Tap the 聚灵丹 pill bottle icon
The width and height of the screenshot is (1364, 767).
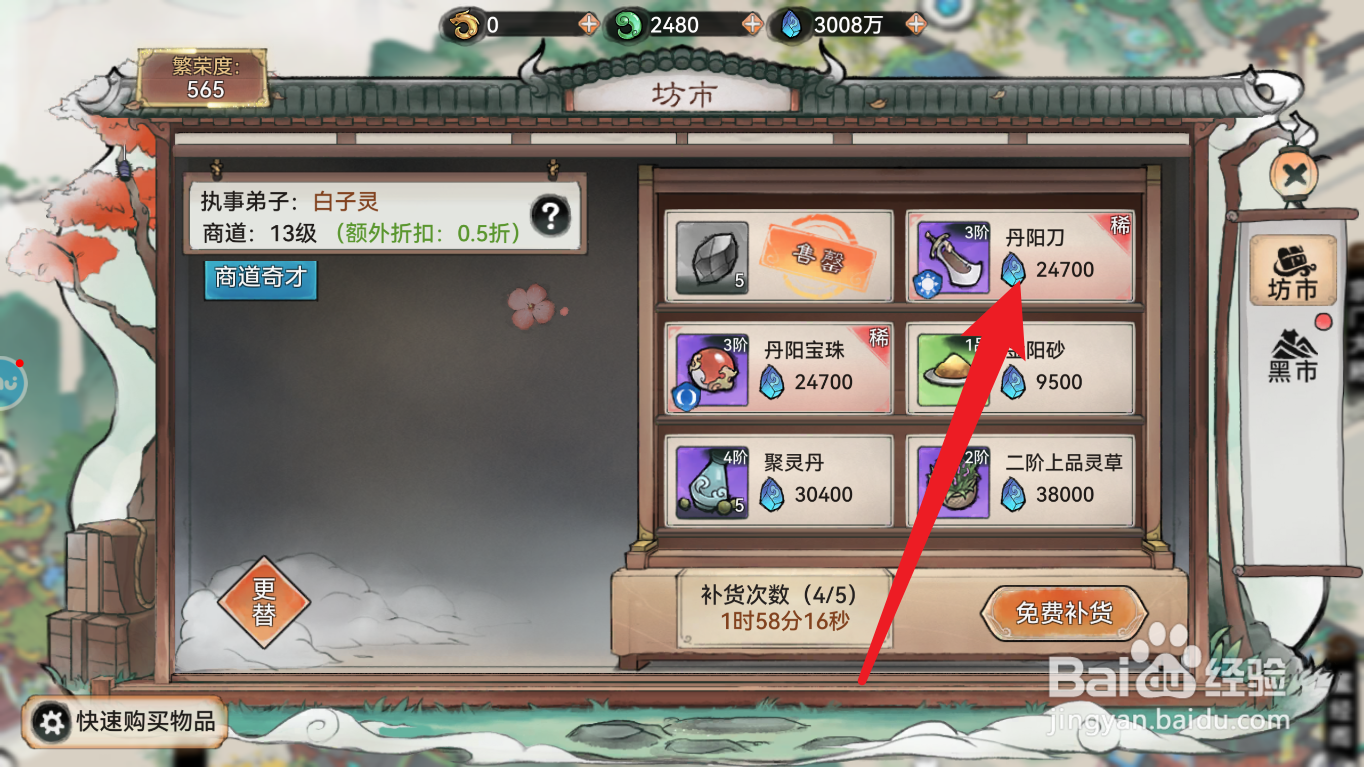click(709, 480)
